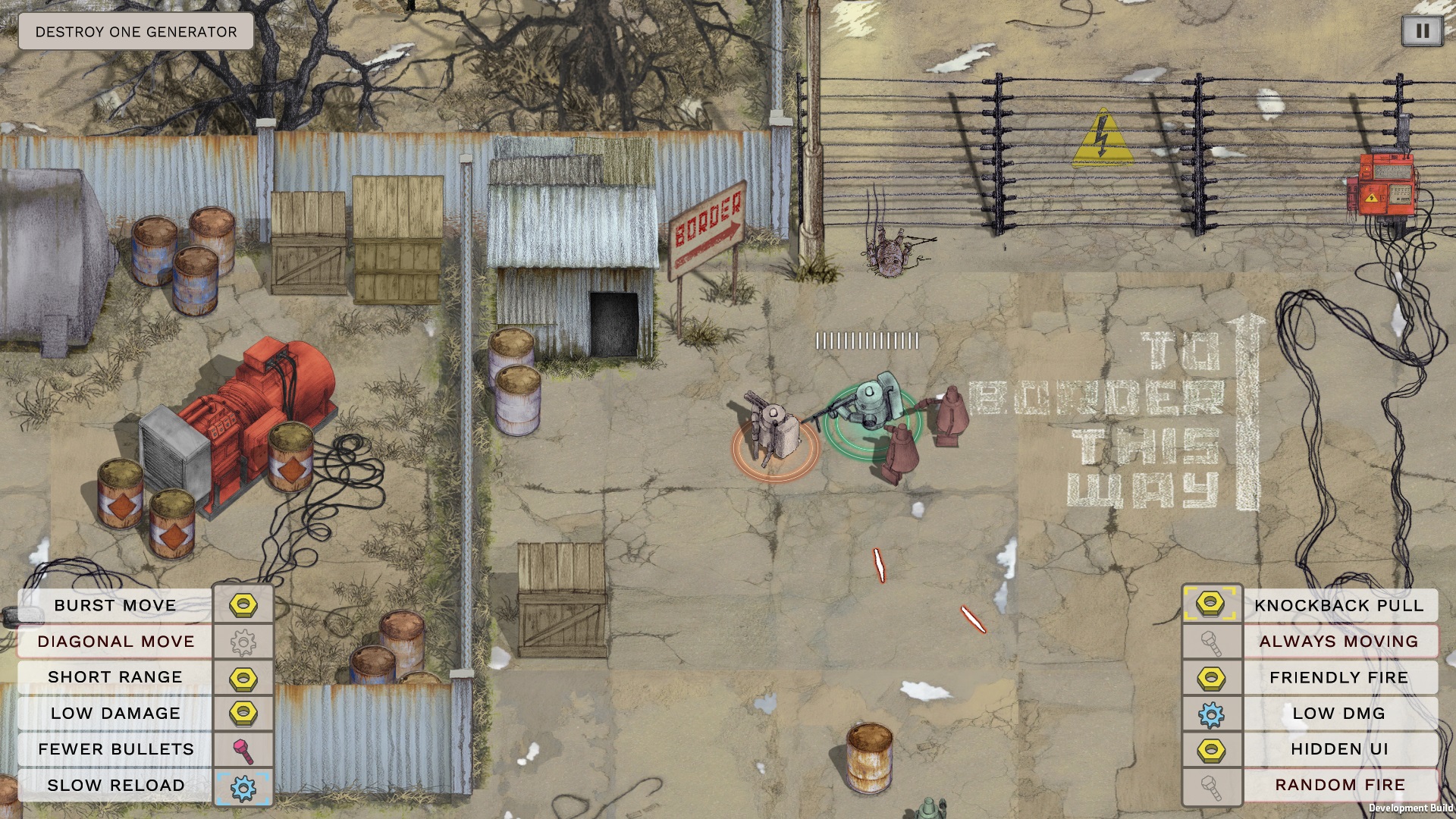1456x819 pixels.
Task: Click the blue gear icon beside Slow Reload
Action: [x=243, y=788]
